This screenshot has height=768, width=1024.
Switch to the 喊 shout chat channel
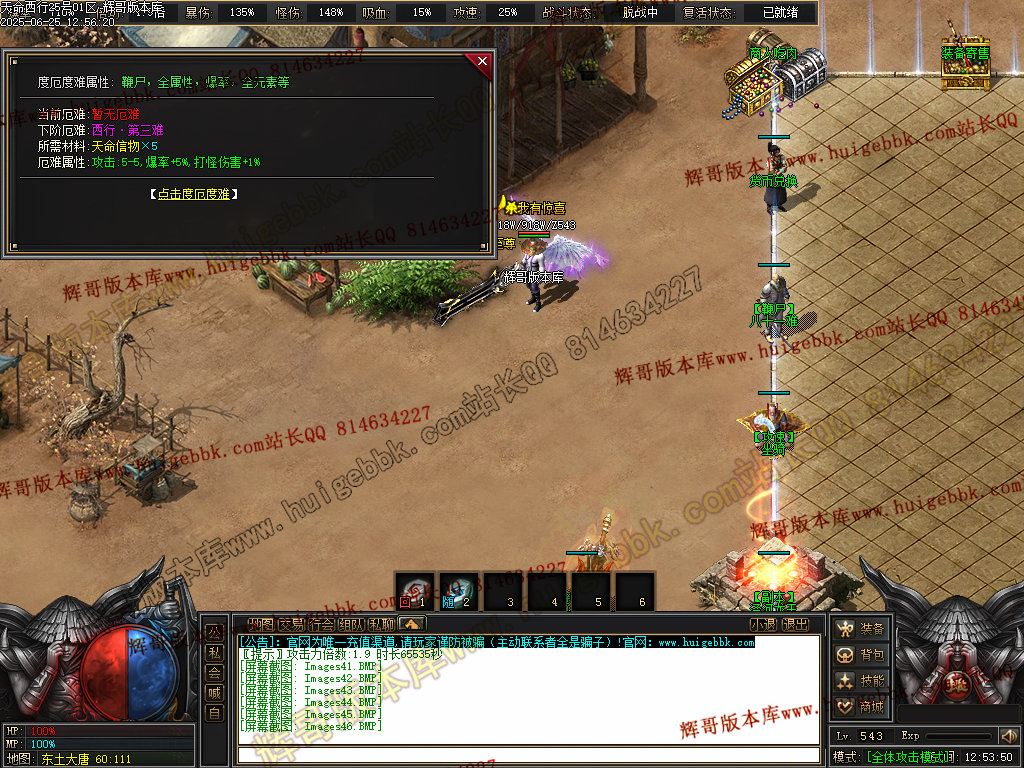click(214, 693)
